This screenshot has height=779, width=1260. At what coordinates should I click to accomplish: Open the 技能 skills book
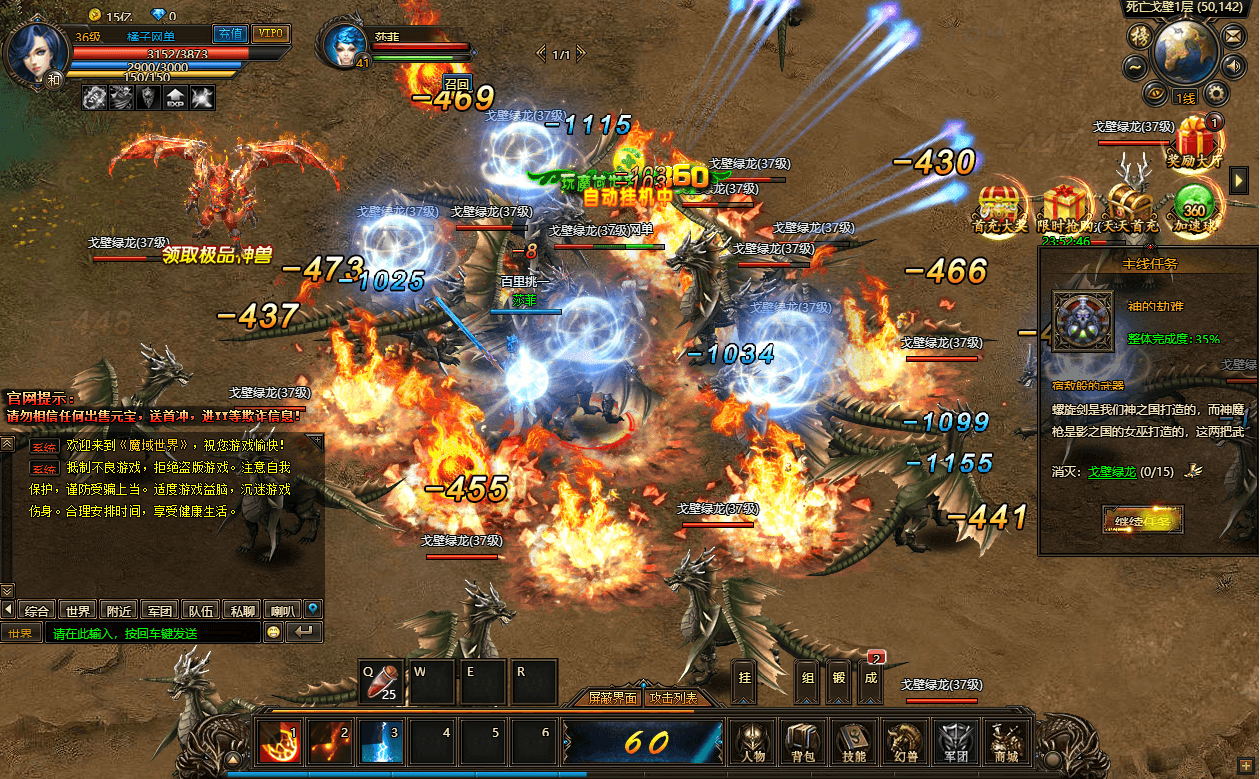pyautogui.click(x=853, y=742)
